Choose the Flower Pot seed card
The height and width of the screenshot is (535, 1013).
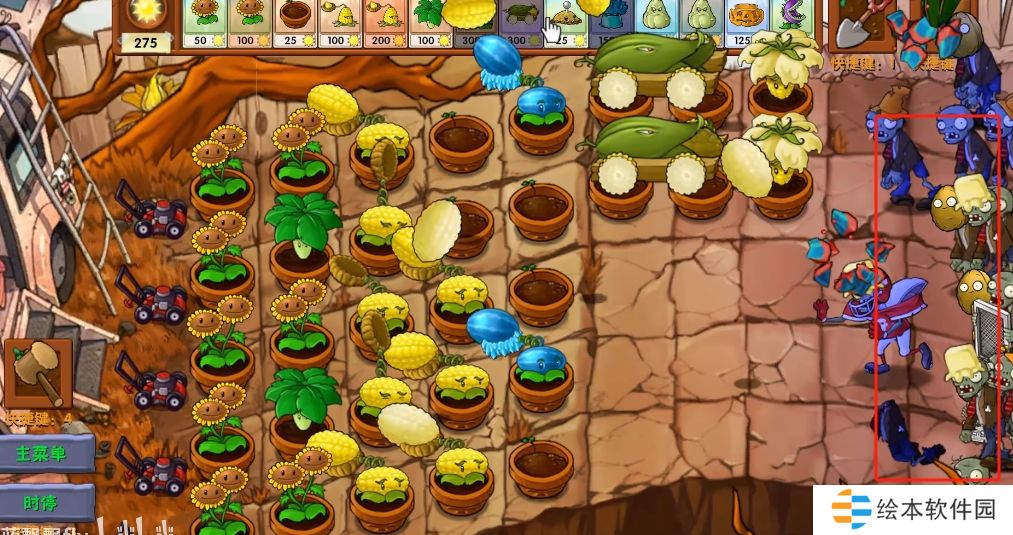[x=294, y=24]
